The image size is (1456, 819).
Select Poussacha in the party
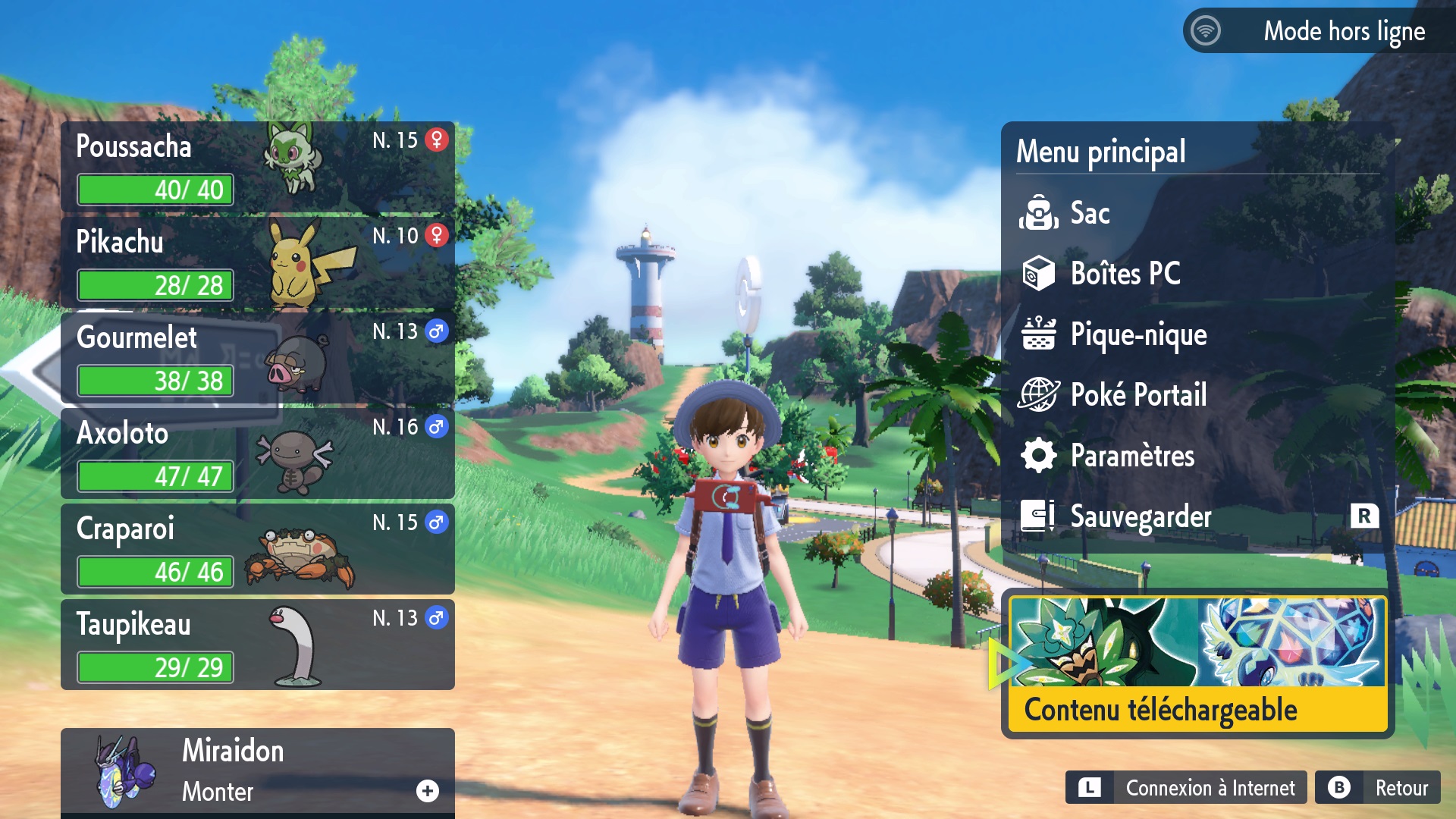tap(258, 167)
